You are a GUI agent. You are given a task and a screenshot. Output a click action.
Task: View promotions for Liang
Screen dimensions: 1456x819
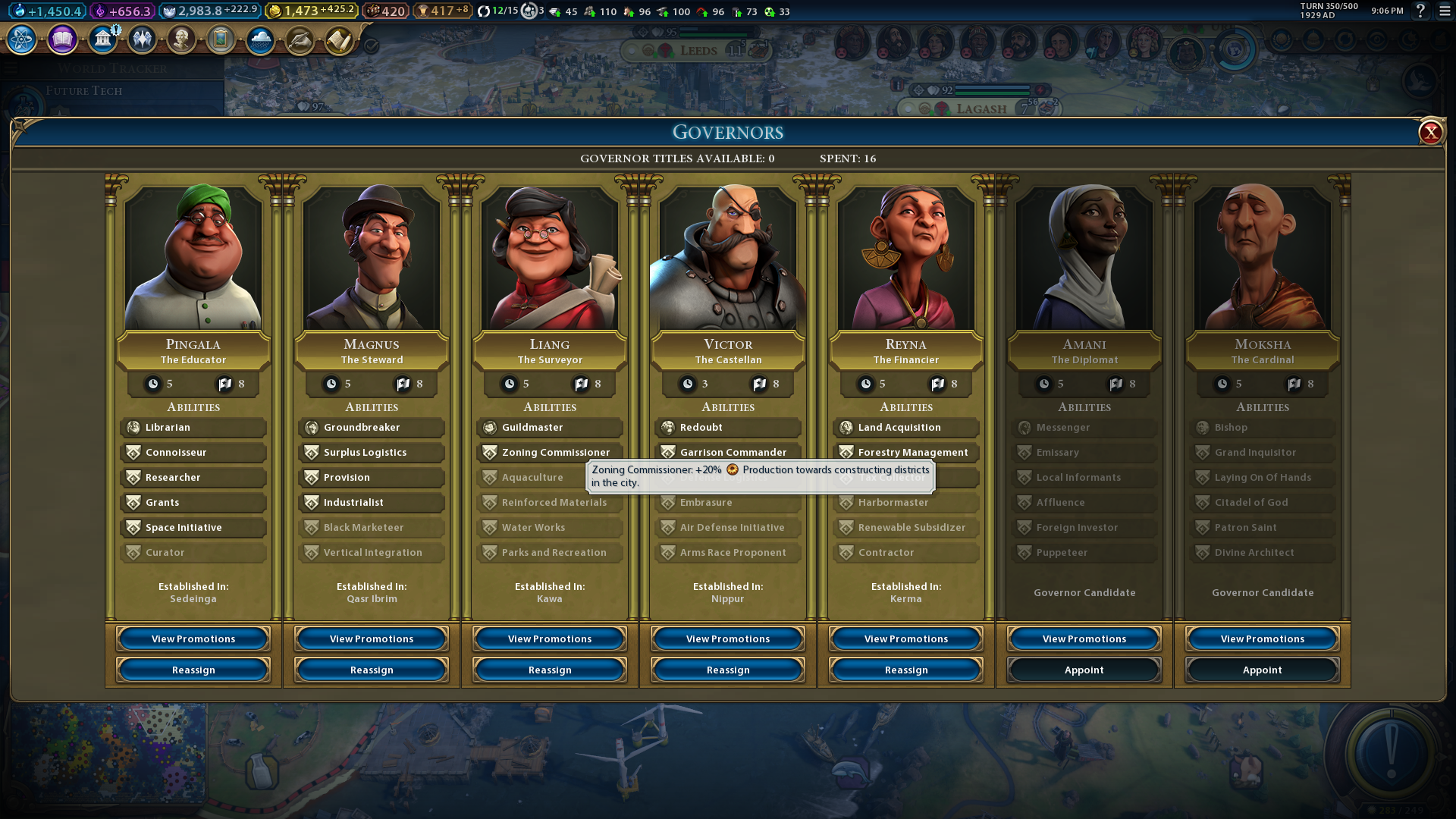pos(550,639)
